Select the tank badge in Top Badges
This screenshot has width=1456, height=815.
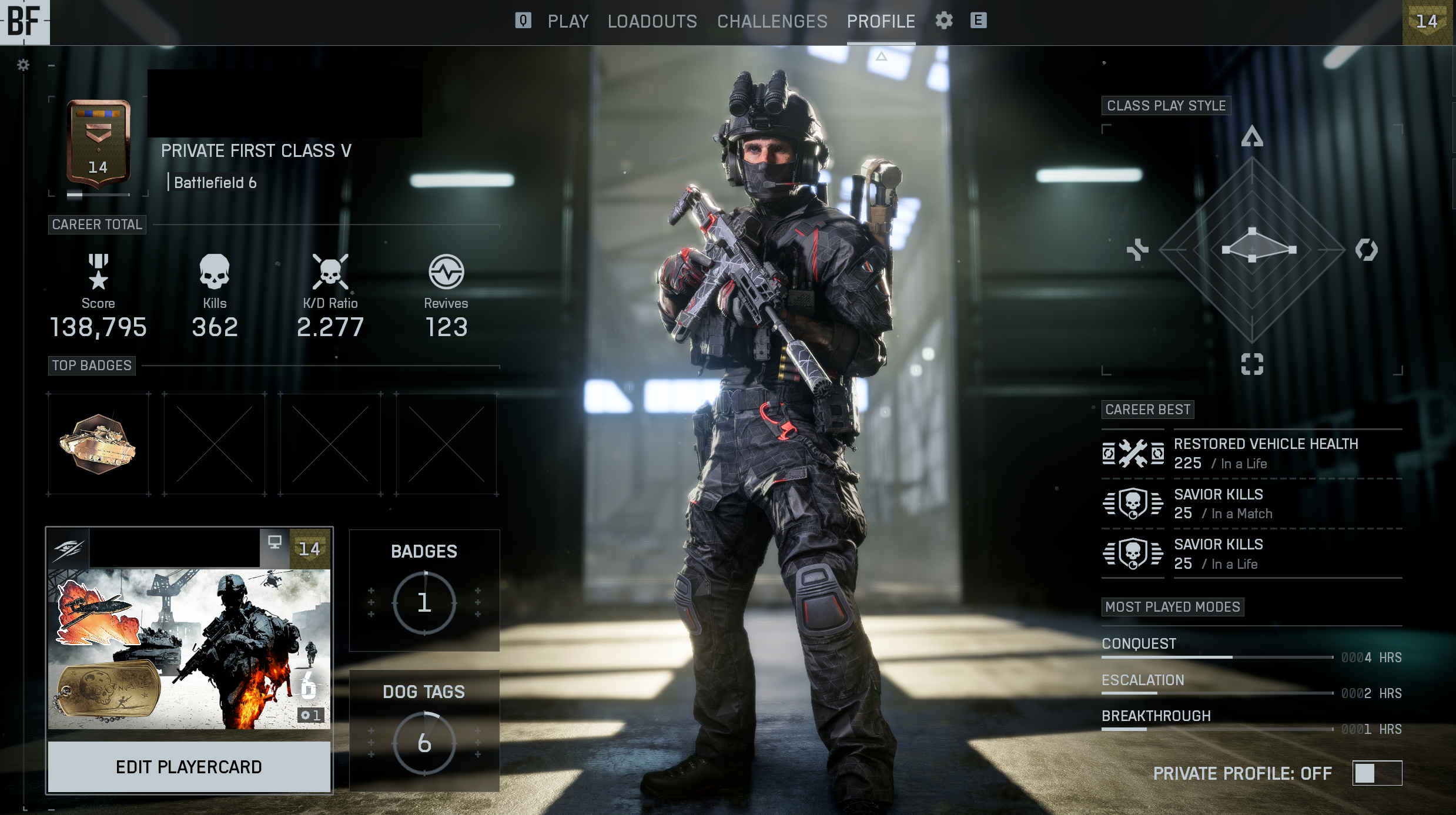[98, 444]
